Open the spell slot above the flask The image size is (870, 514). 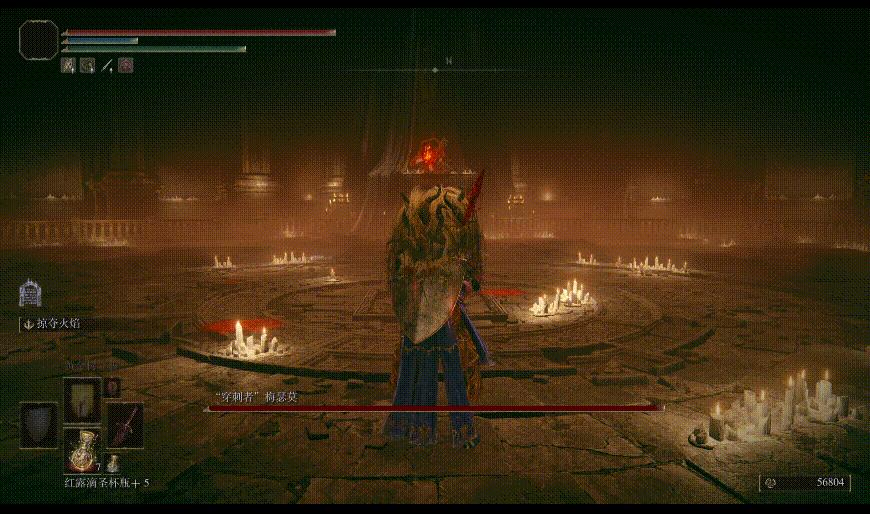click(x=82, y=399)
